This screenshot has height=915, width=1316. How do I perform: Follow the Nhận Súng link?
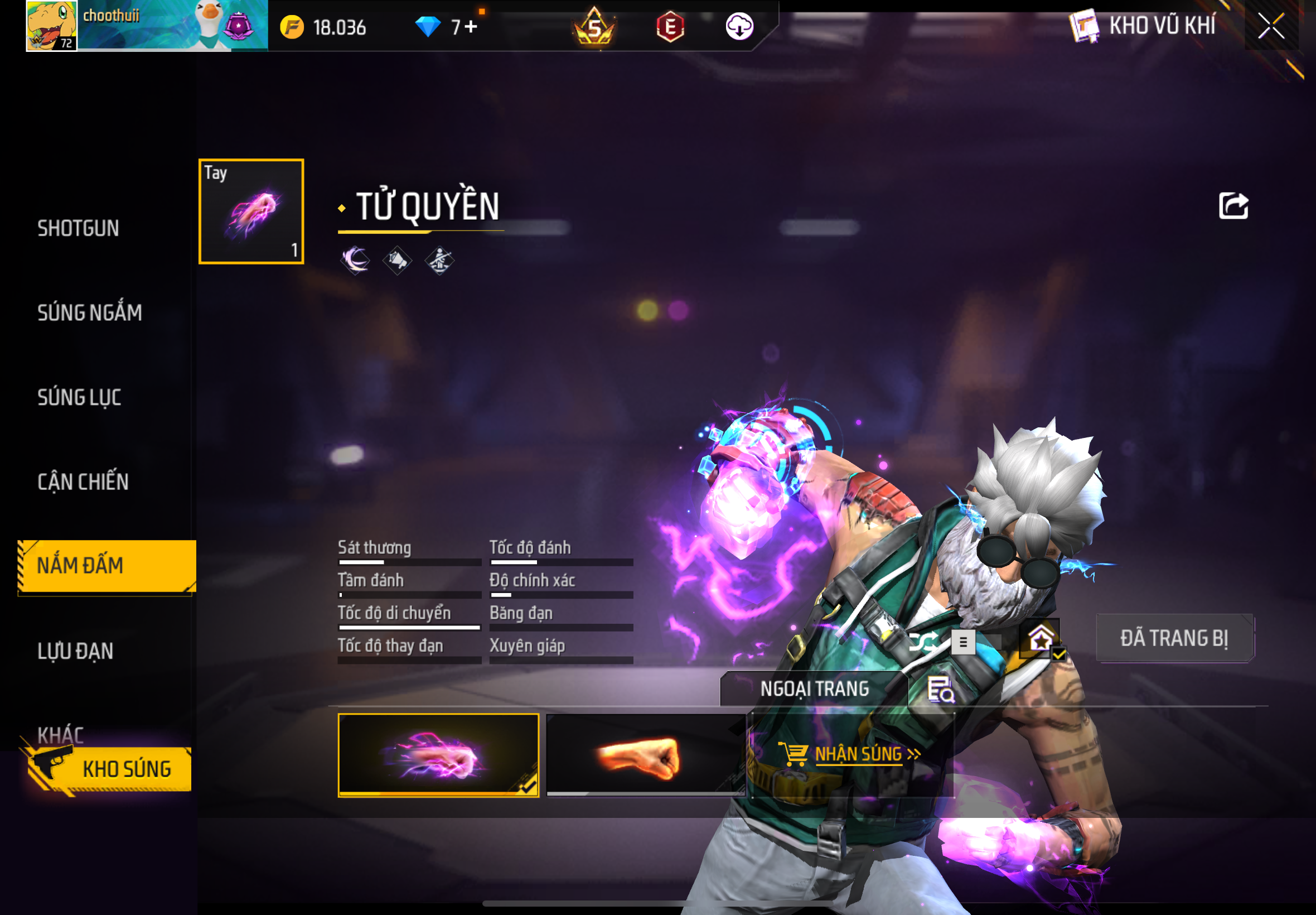pos(858,754)
